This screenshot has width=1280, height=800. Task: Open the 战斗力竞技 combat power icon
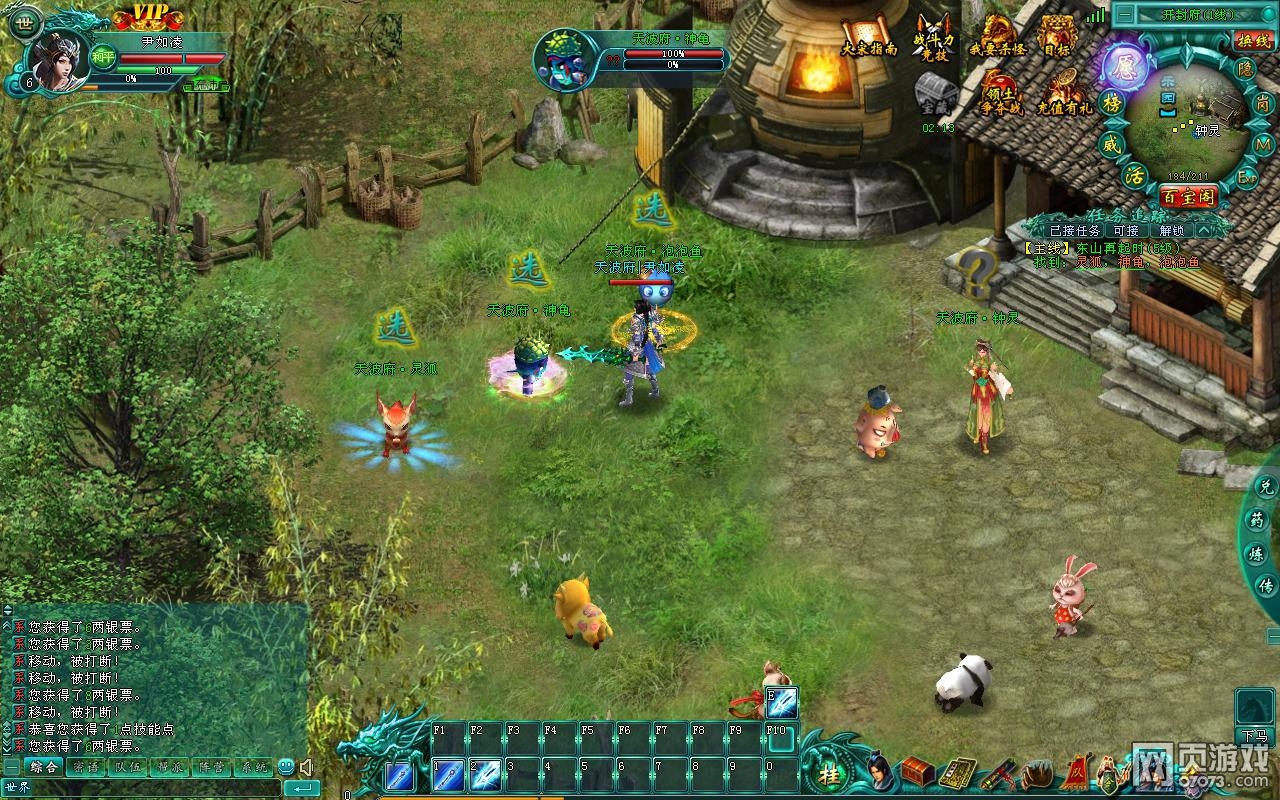coord(933,39)
